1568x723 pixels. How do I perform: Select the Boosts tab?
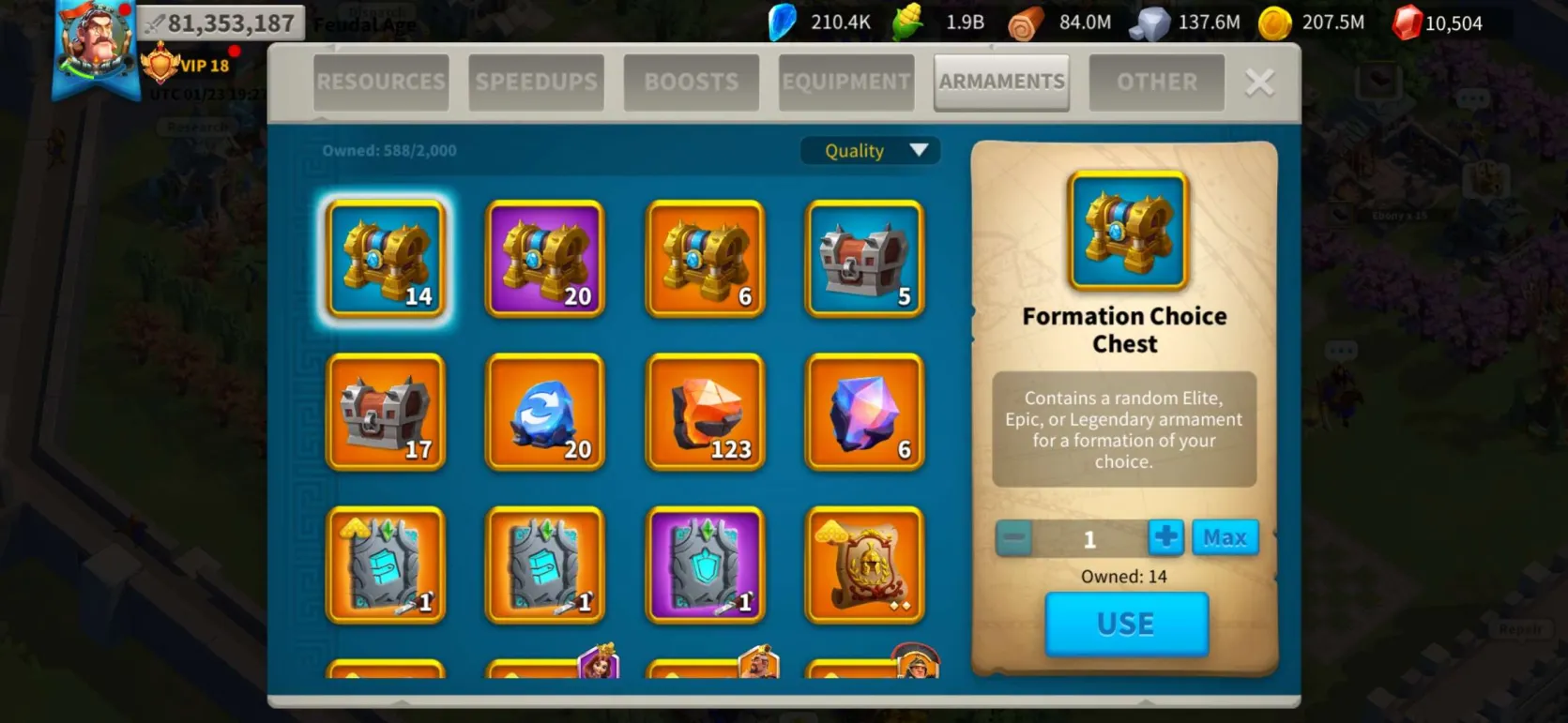click(x=691, y=83)
